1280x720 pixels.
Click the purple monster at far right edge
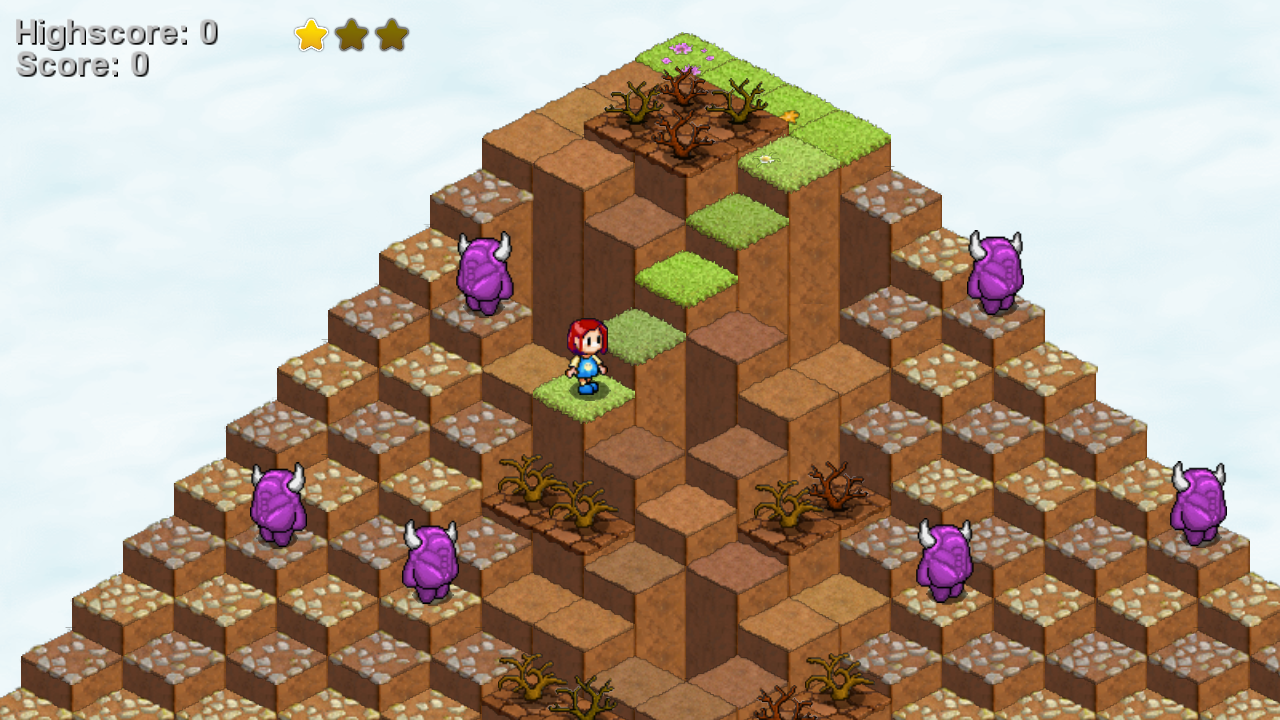click(1200, 500)
